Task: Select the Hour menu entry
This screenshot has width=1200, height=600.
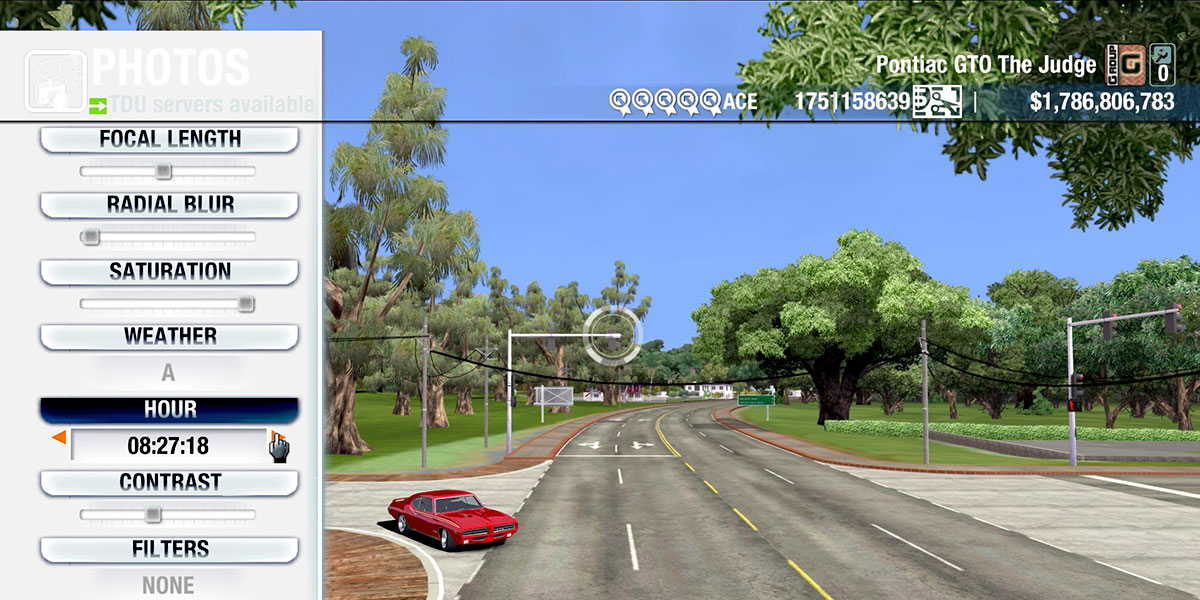Action: [169, 410]
